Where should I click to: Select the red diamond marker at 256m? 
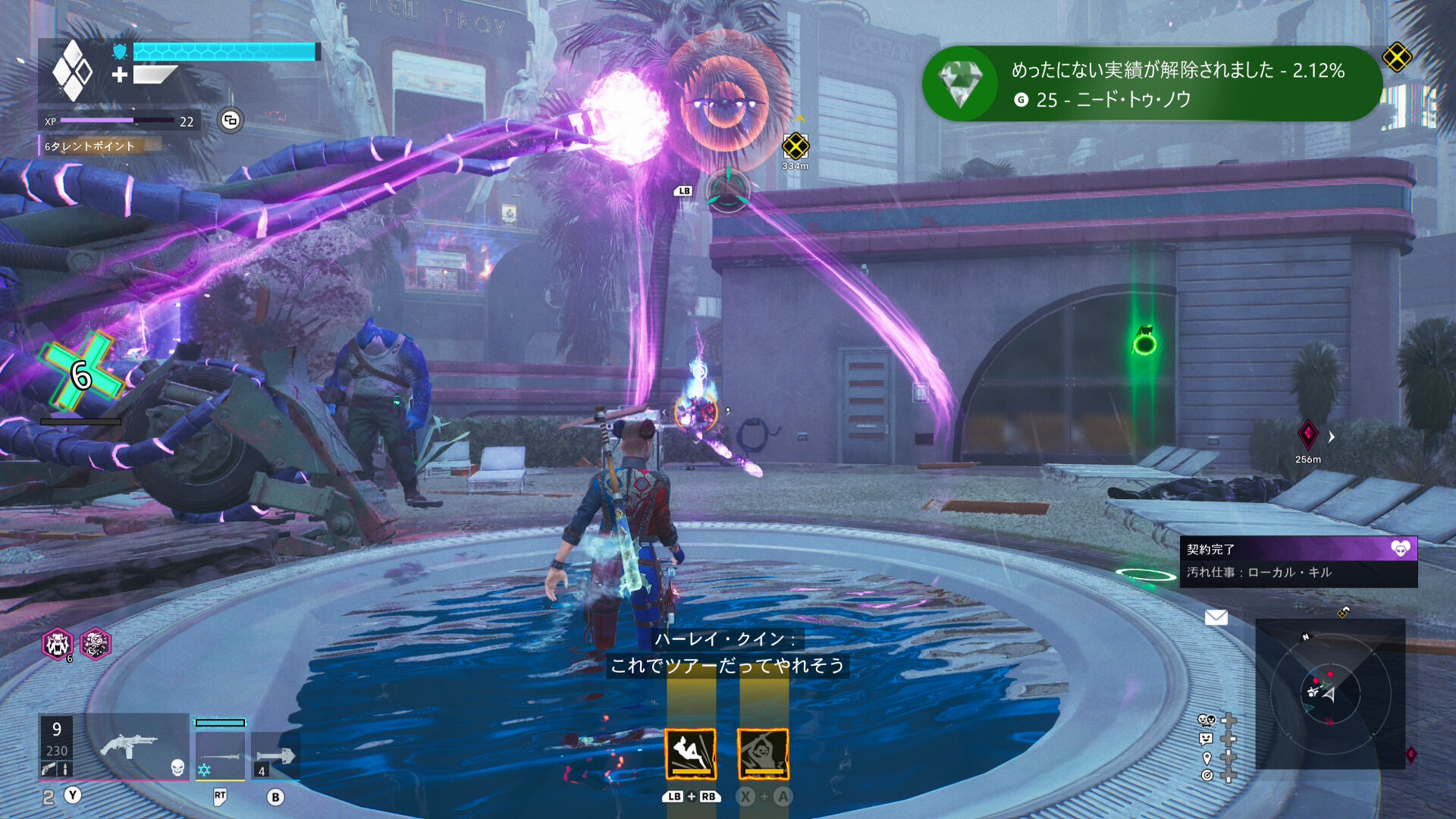[x=1308, y=435]
